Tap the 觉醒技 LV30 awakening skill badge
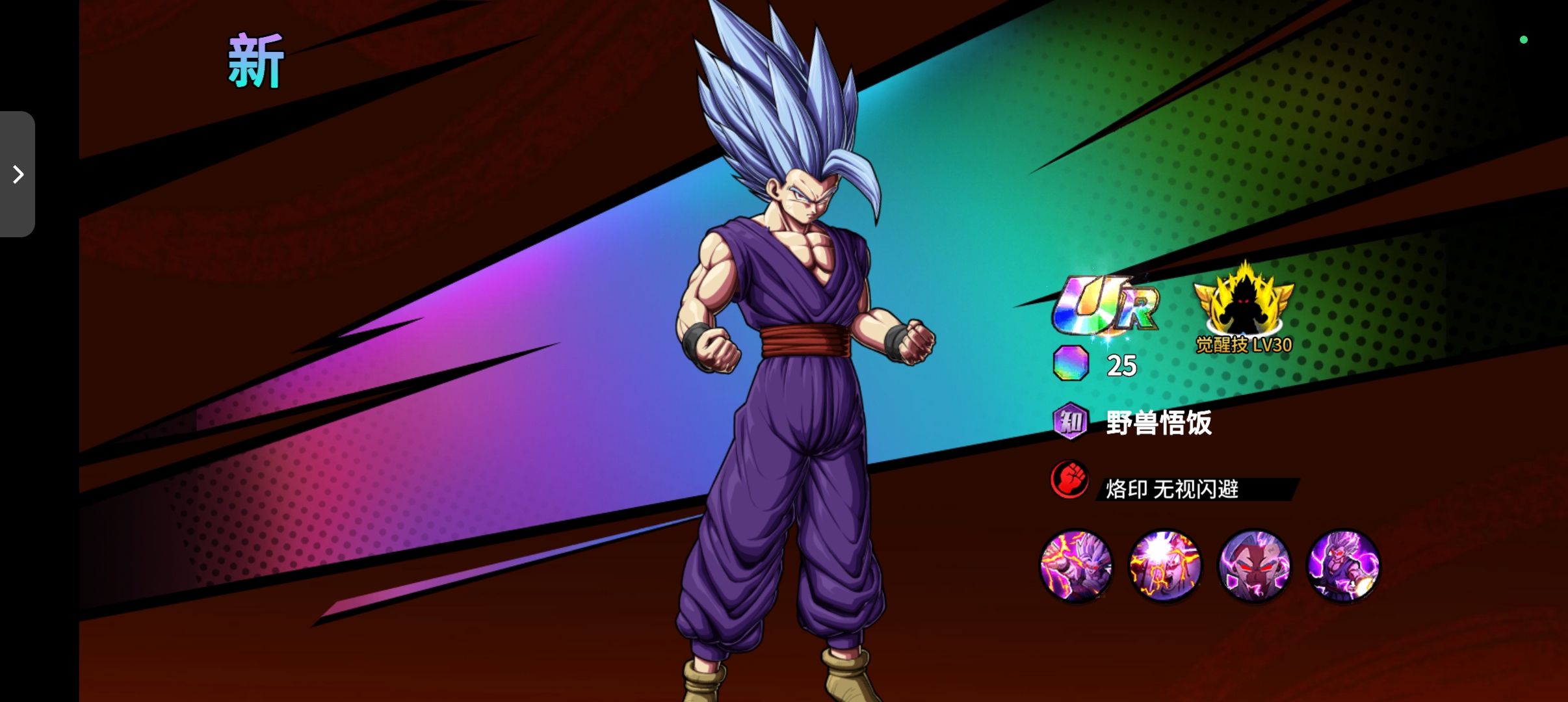Image resolution: width=1568 pixels, height=702 pixels. [x=1244, y=308]
